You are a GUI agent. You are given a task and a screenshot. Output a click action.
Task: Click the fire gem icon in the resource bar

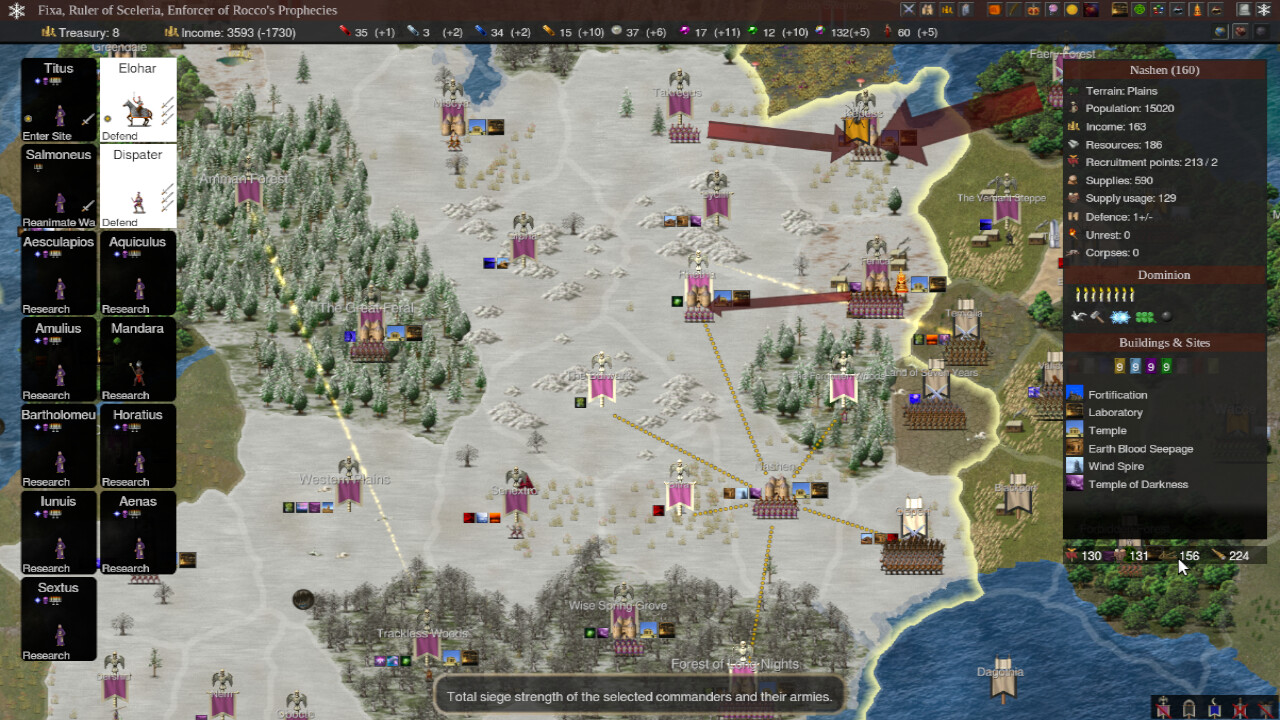[344, 31]
